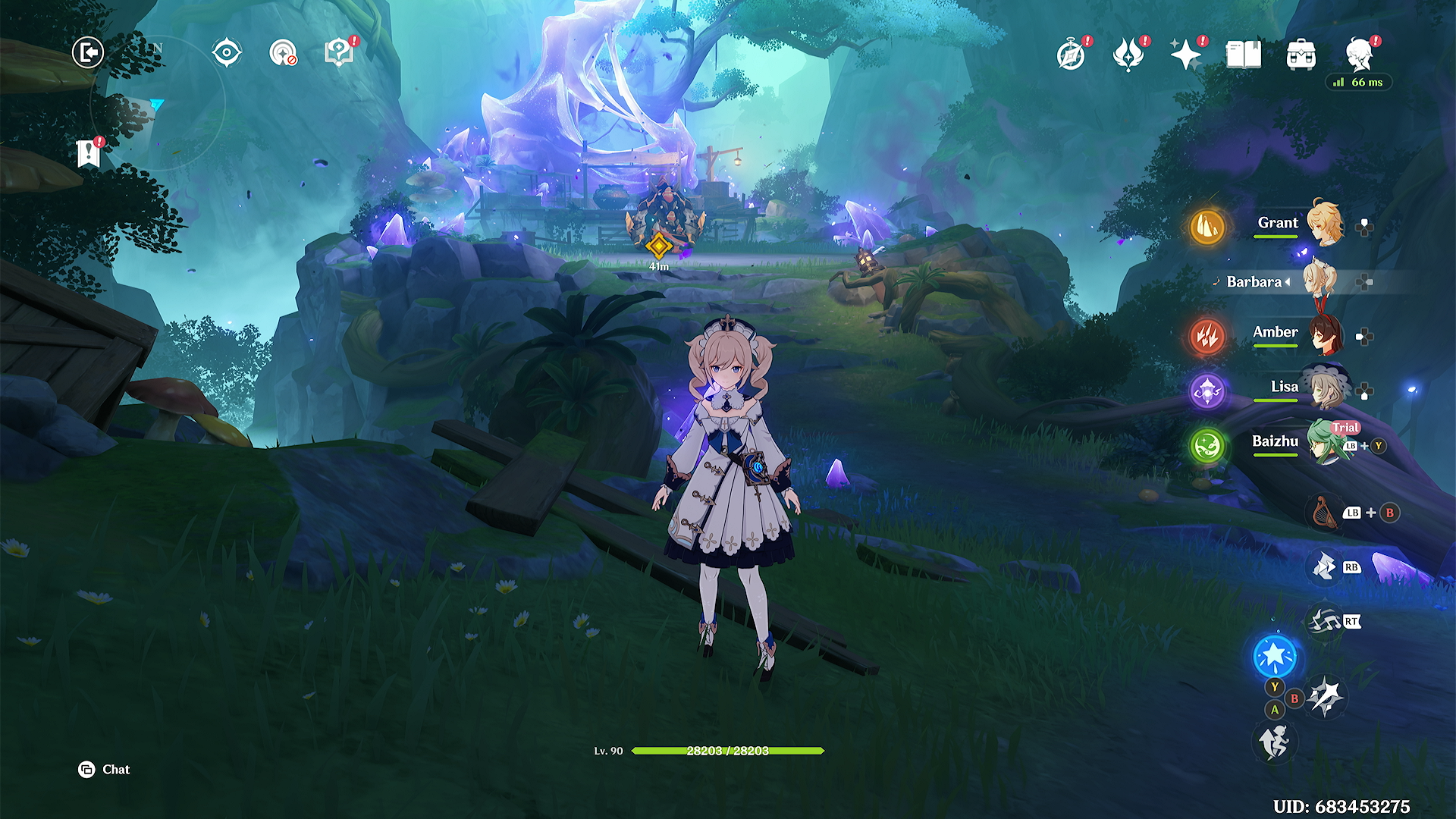Toggle the eye-shaped view icon
The height and width of the screenshot is (819, 1456).
coord(227,53)
